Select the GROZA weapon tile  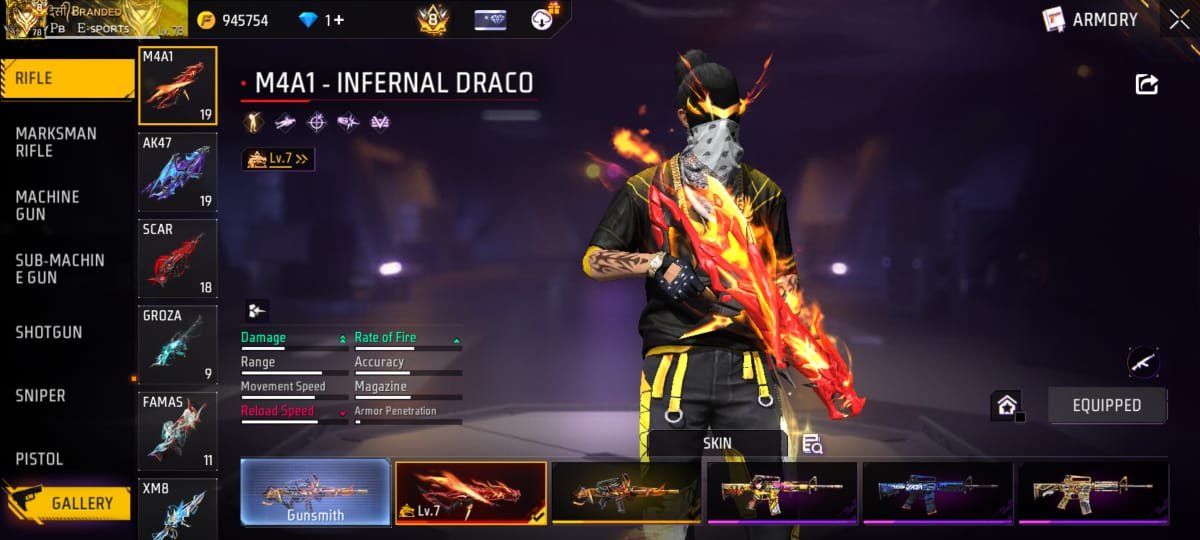pyautogui.click(x=177, y=344)
